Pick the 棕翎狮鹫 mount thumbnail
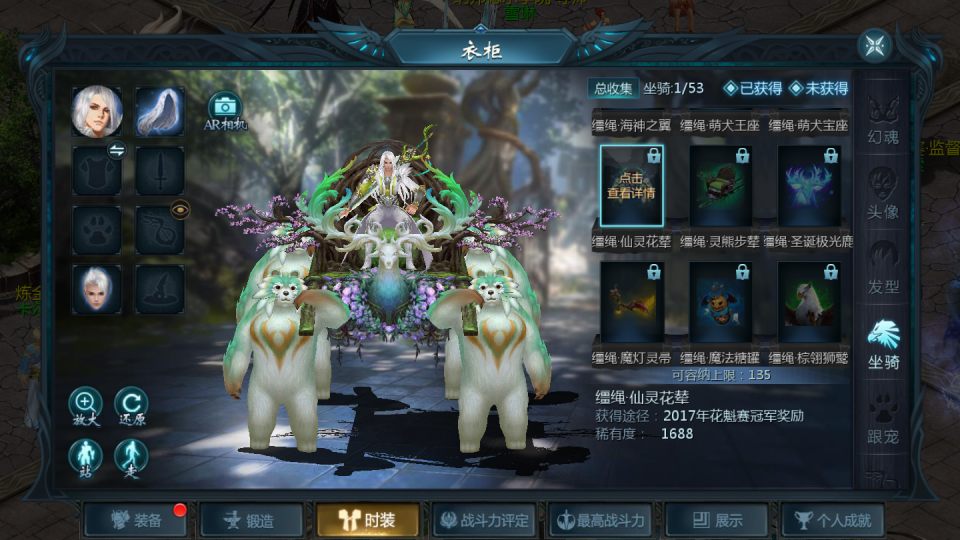 [x=809, y=301]
